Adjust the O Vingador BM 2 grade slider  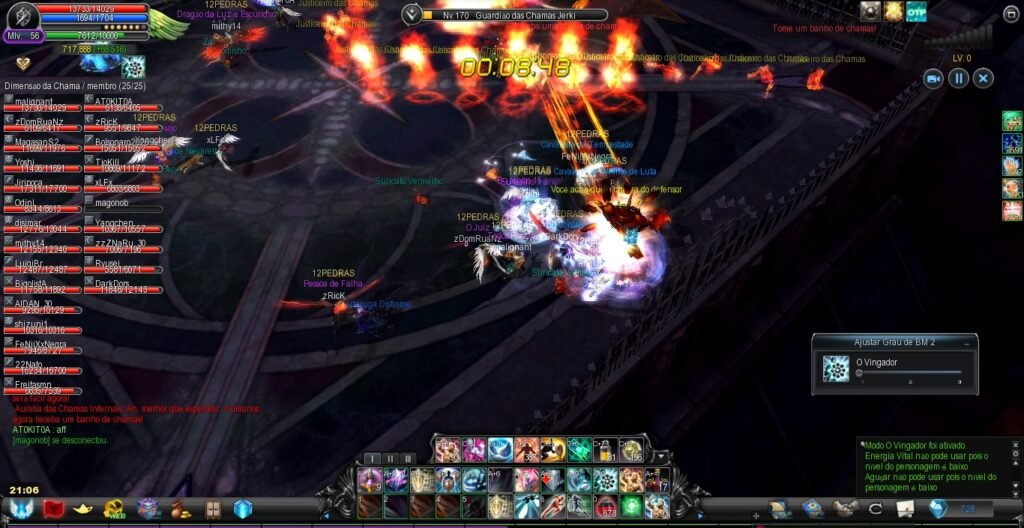[859, 373]
